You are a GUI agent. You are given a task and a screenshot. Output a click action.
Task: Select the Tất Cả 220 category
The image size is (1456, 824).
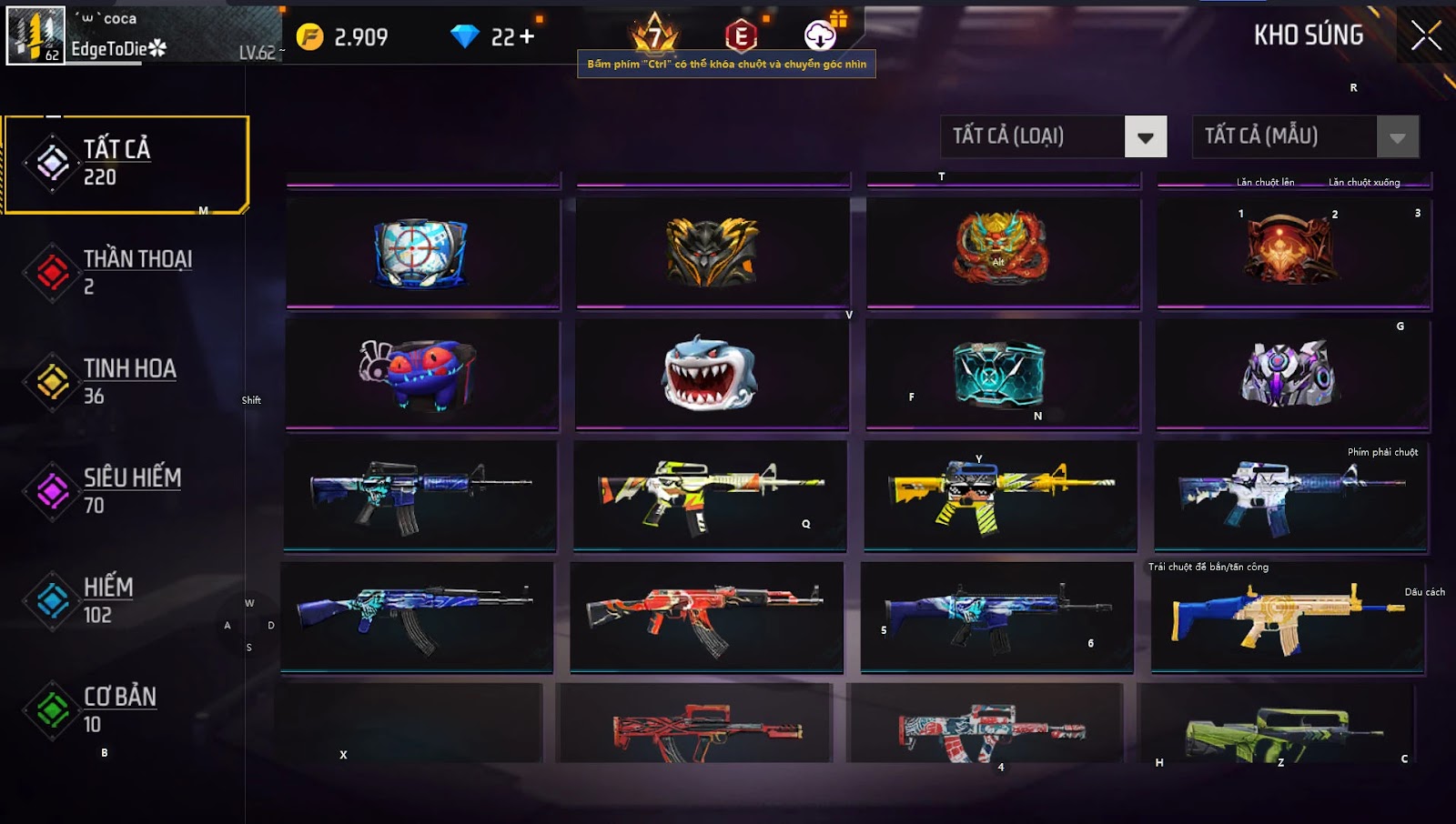pos(126,164)
